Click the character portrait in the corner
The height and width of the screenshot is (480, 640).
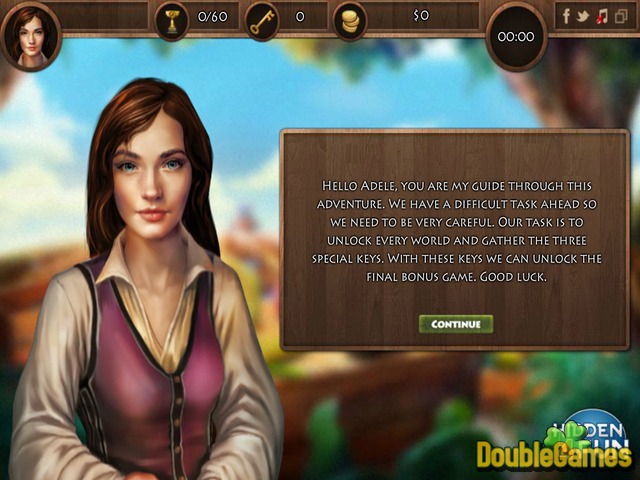31,34
